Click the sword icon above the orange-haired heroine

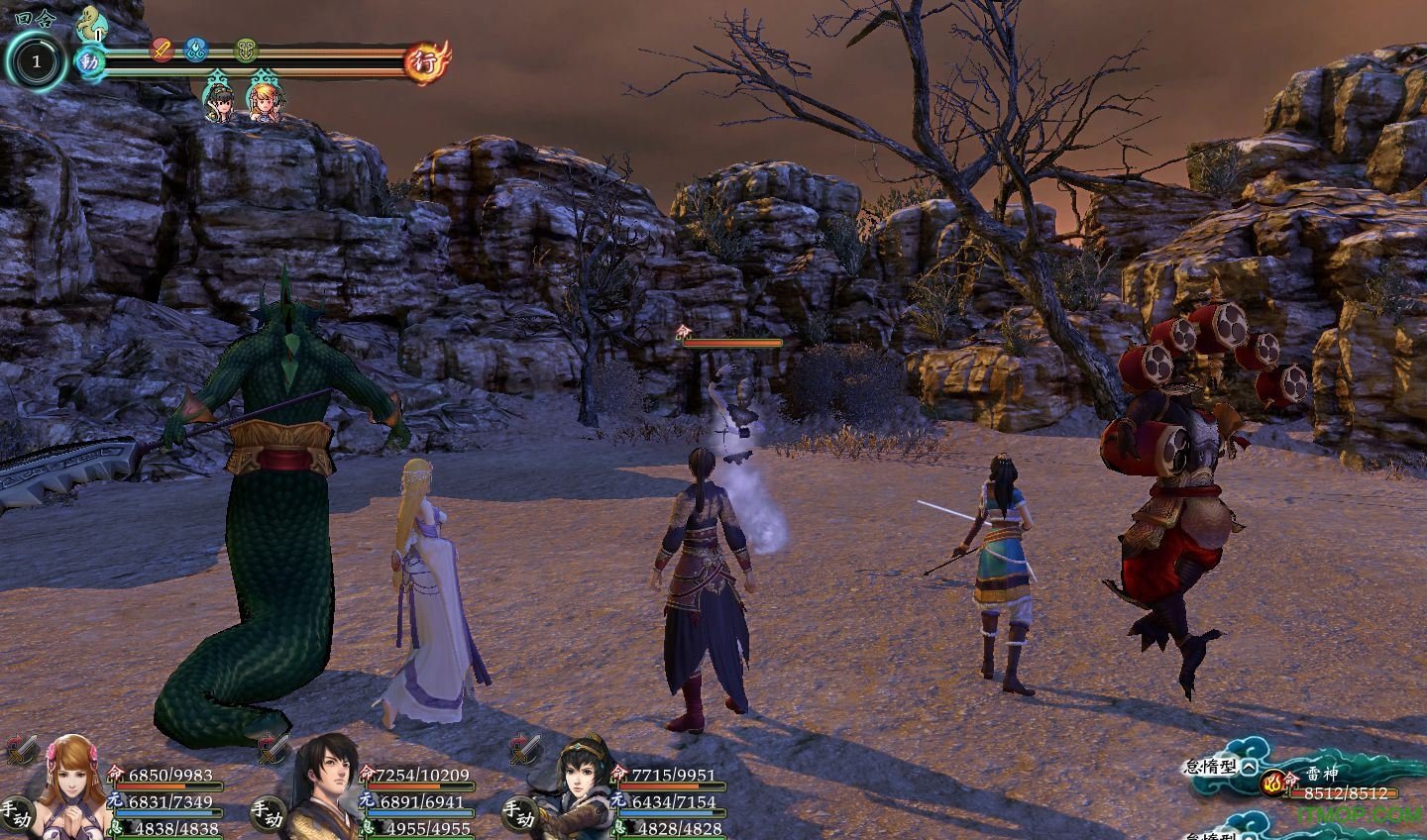(x=20, y=749)
